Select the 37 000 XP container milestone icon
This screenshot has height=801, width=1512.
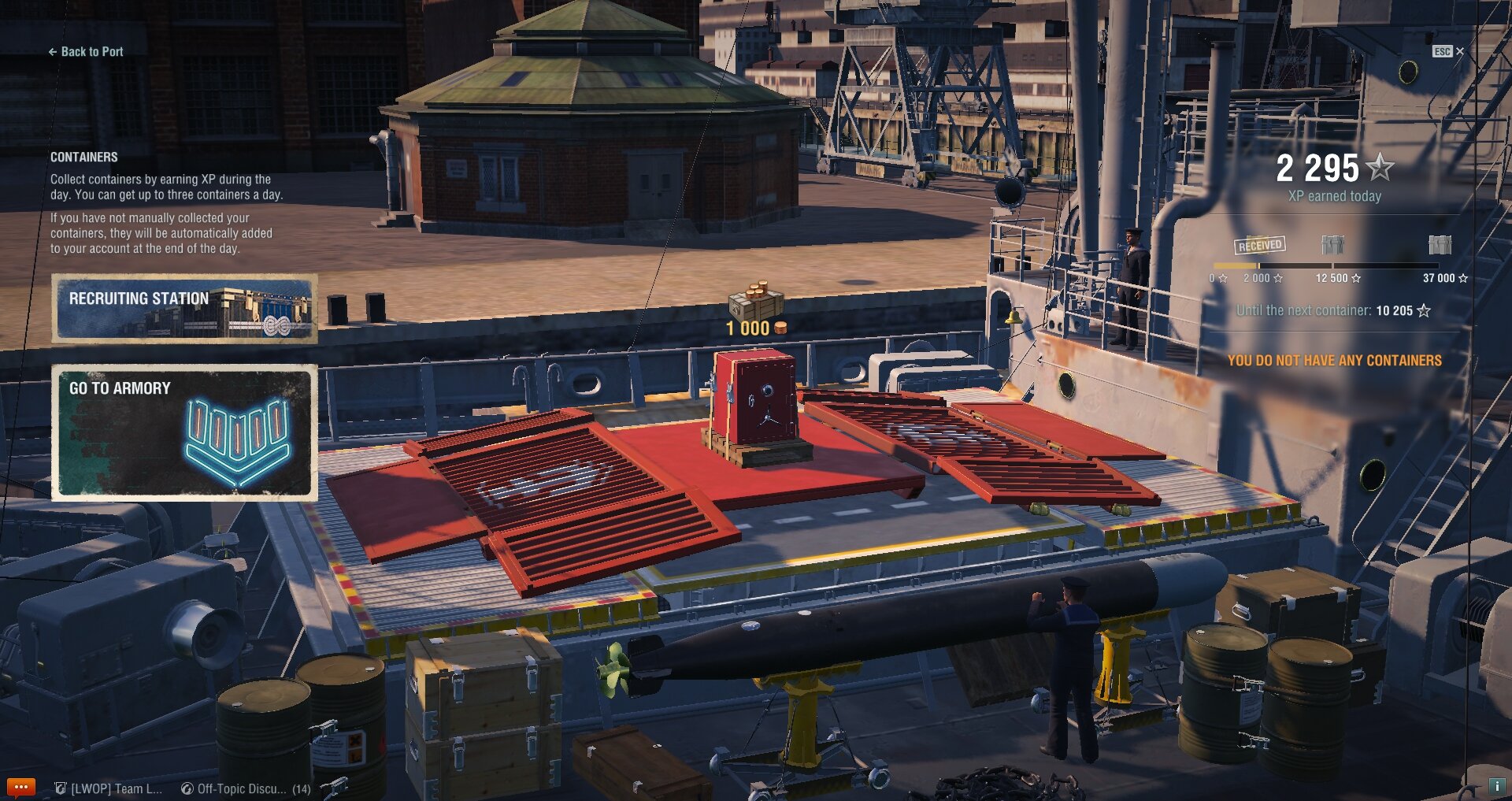(1440, 245)
